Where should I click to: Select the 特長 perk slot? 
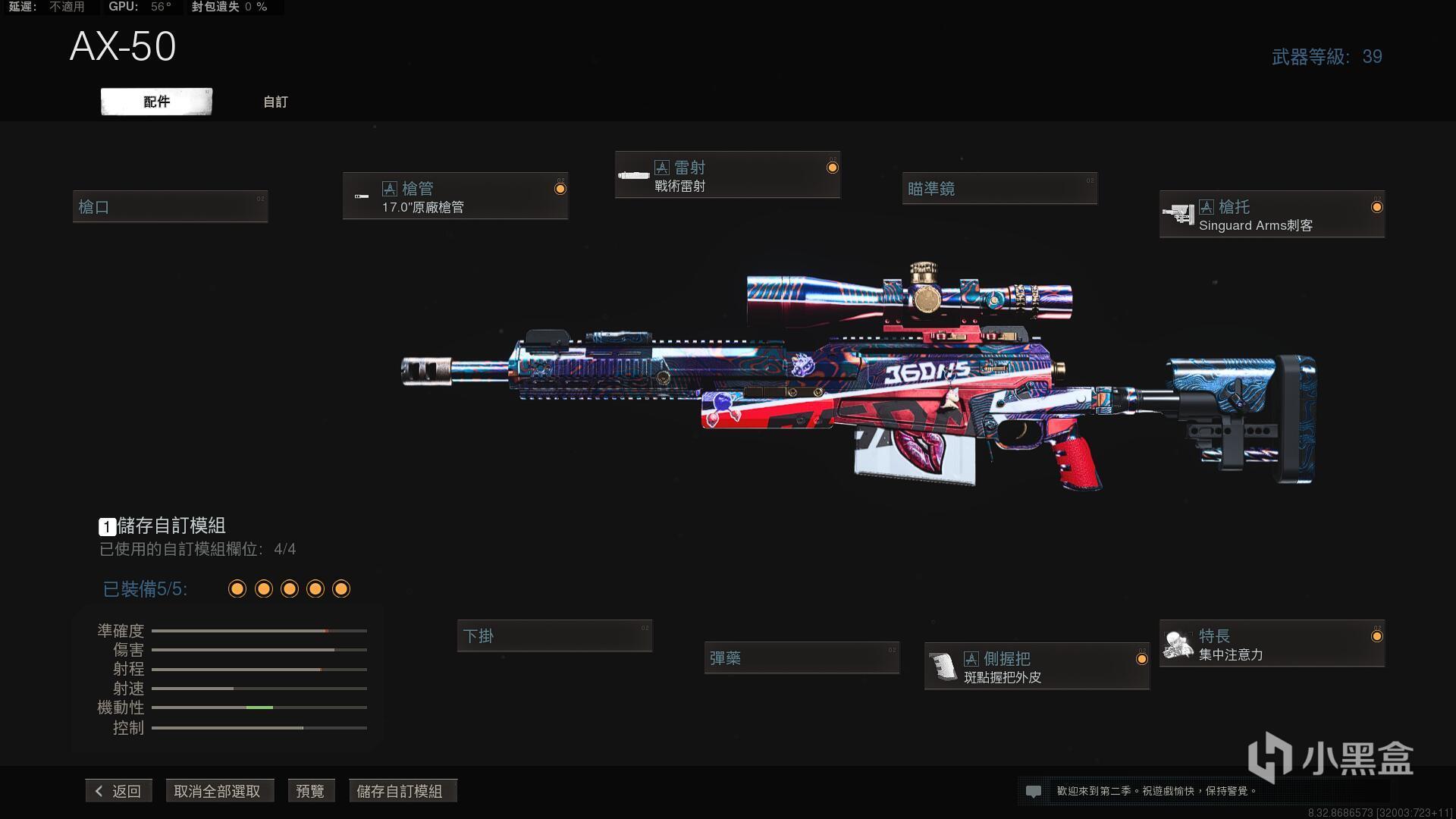[1272, 645]
